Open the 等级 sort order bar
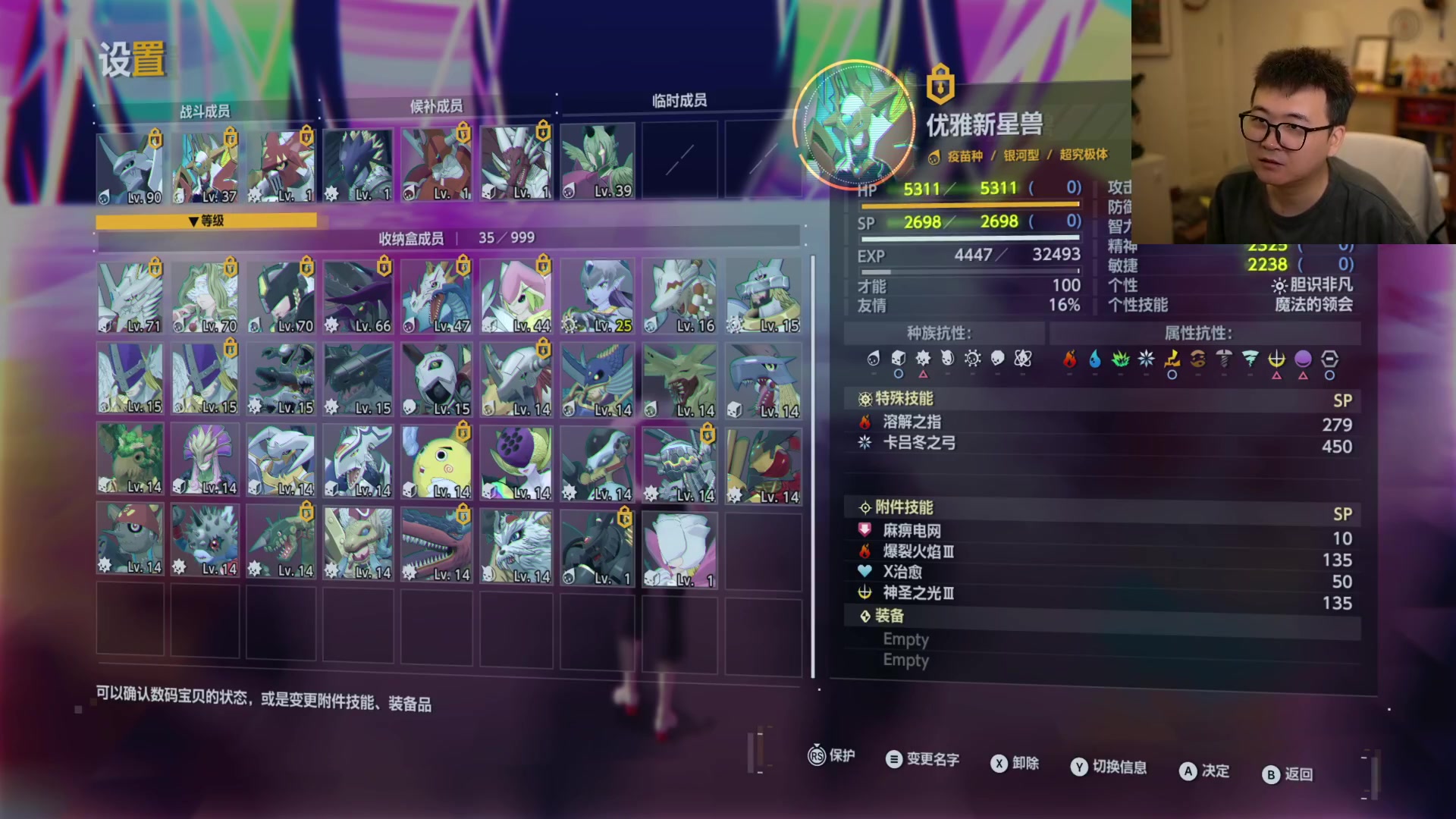The height and width of the screenshot is (819, 1456). (x=206, y=221)
